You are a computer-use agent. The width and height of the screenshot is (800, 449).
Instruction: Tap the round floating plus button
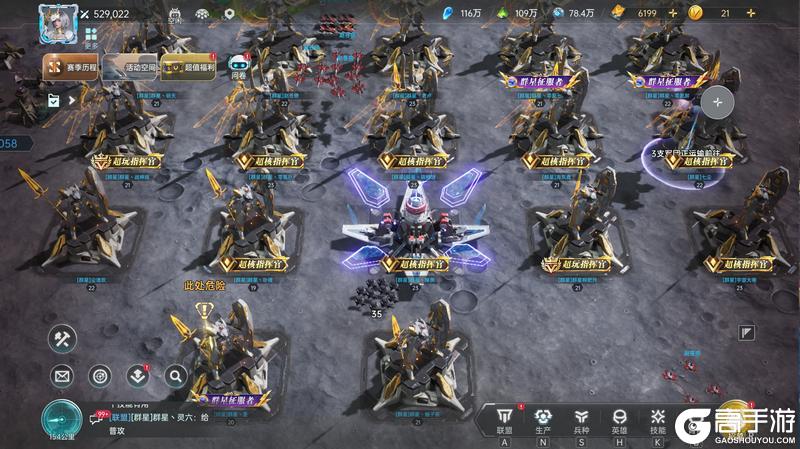pos(717,102)
